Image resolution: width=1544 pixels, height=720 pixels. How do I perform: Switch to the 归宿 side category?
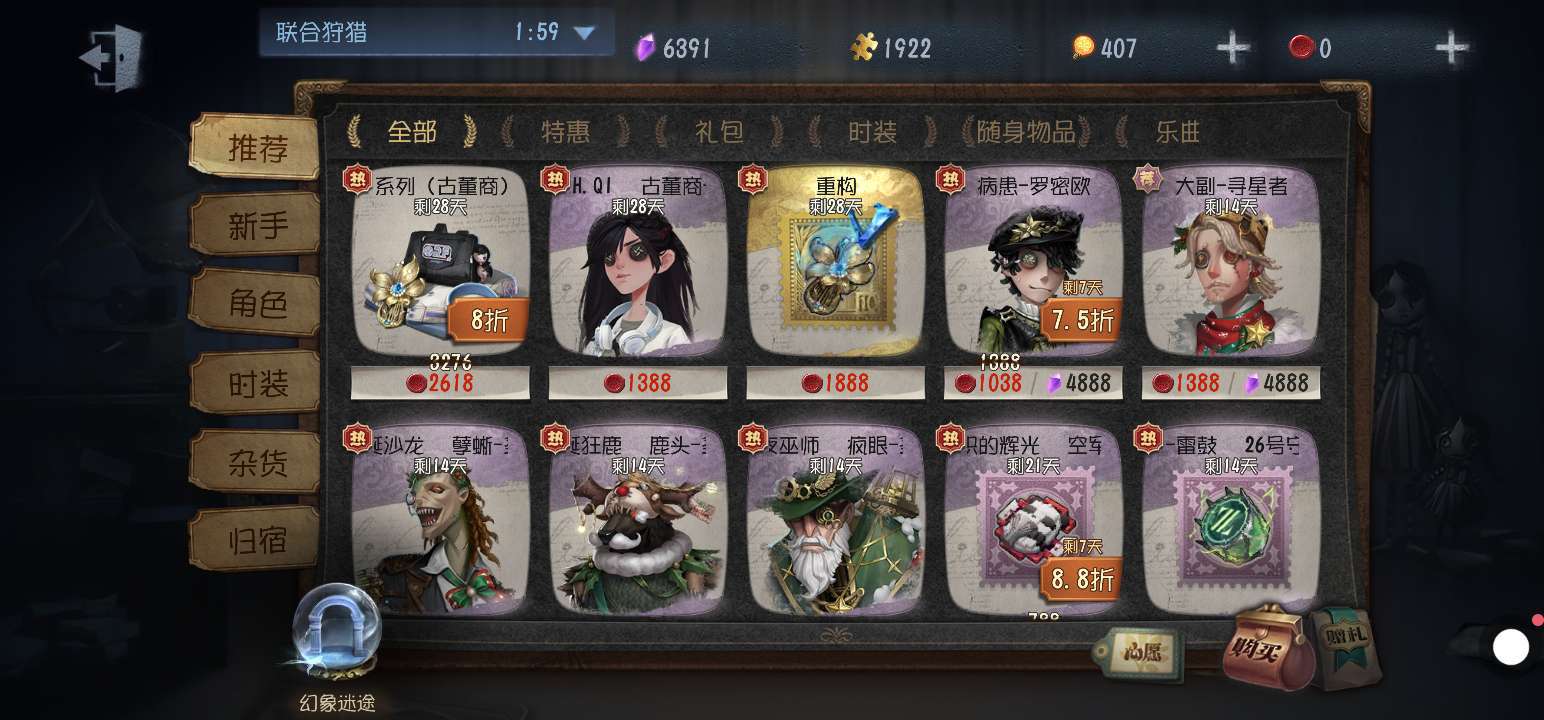(x=256, y=540)
